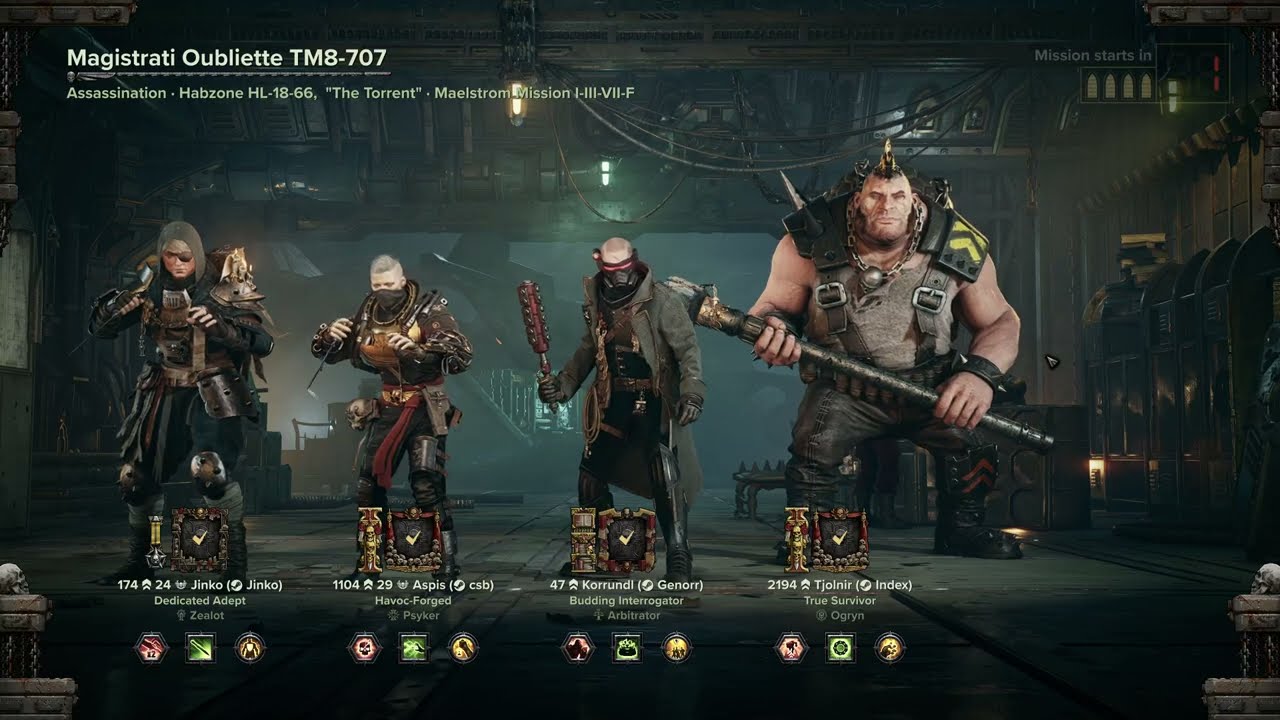The height and width of the screenshot is (720, 1280).
Task: Click Jinko's medal insignia
Action: tap(157, 543)
